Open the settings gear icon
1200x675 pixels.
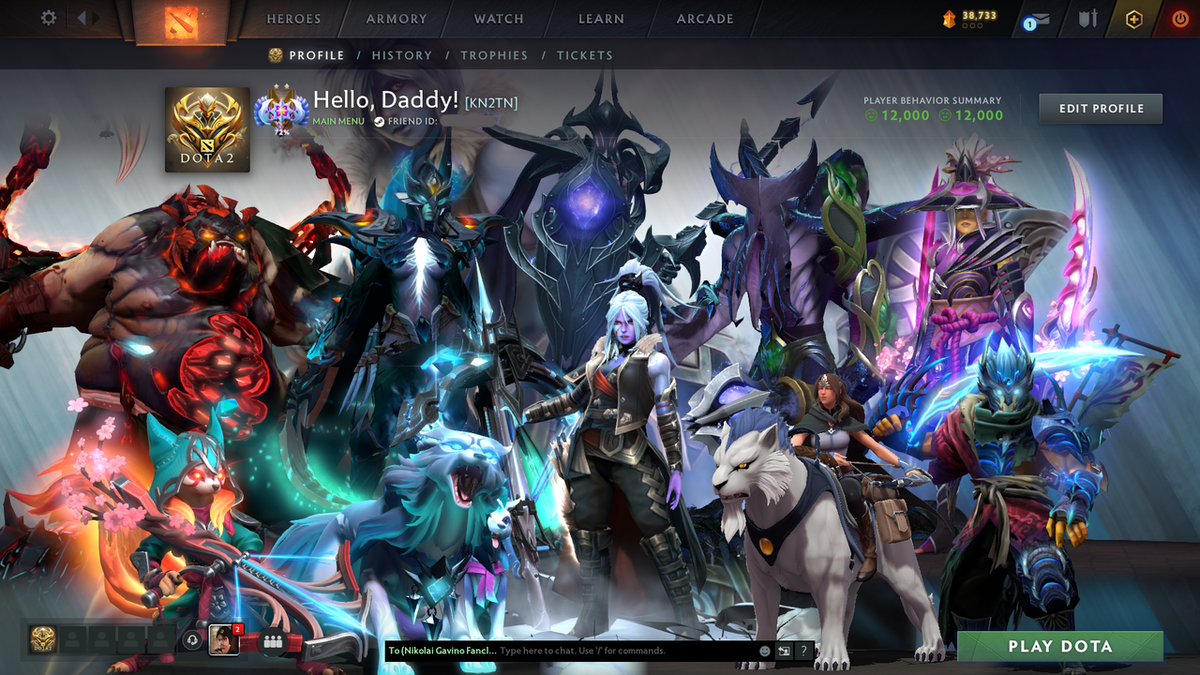point(48,18)
